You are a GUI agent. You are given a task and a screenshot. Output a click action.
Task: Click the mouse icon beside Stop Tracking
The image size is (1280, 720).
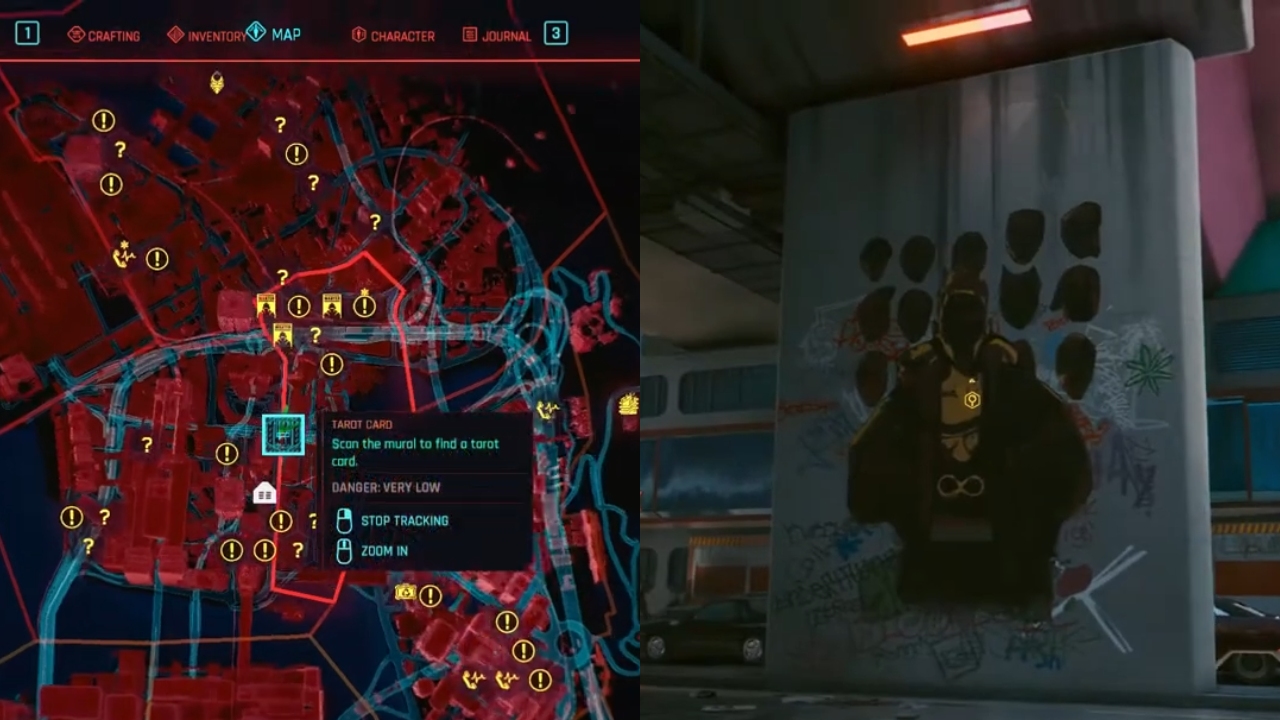click(x=343, y=521)
